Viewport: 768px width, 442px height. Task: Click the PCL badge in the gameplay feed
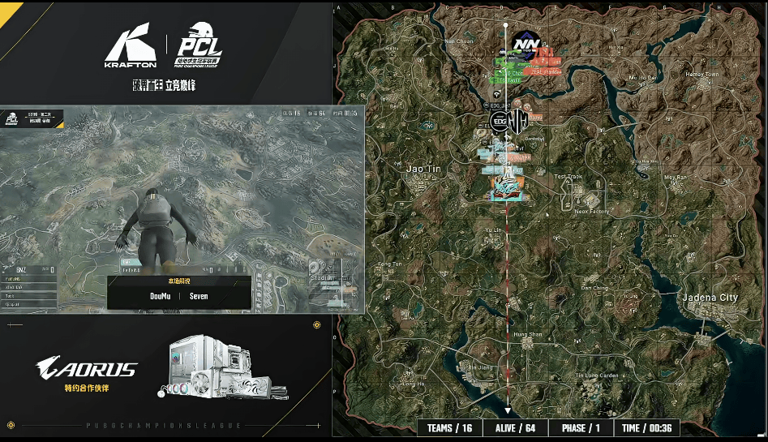pyautogui.click(x=11, y=120)
